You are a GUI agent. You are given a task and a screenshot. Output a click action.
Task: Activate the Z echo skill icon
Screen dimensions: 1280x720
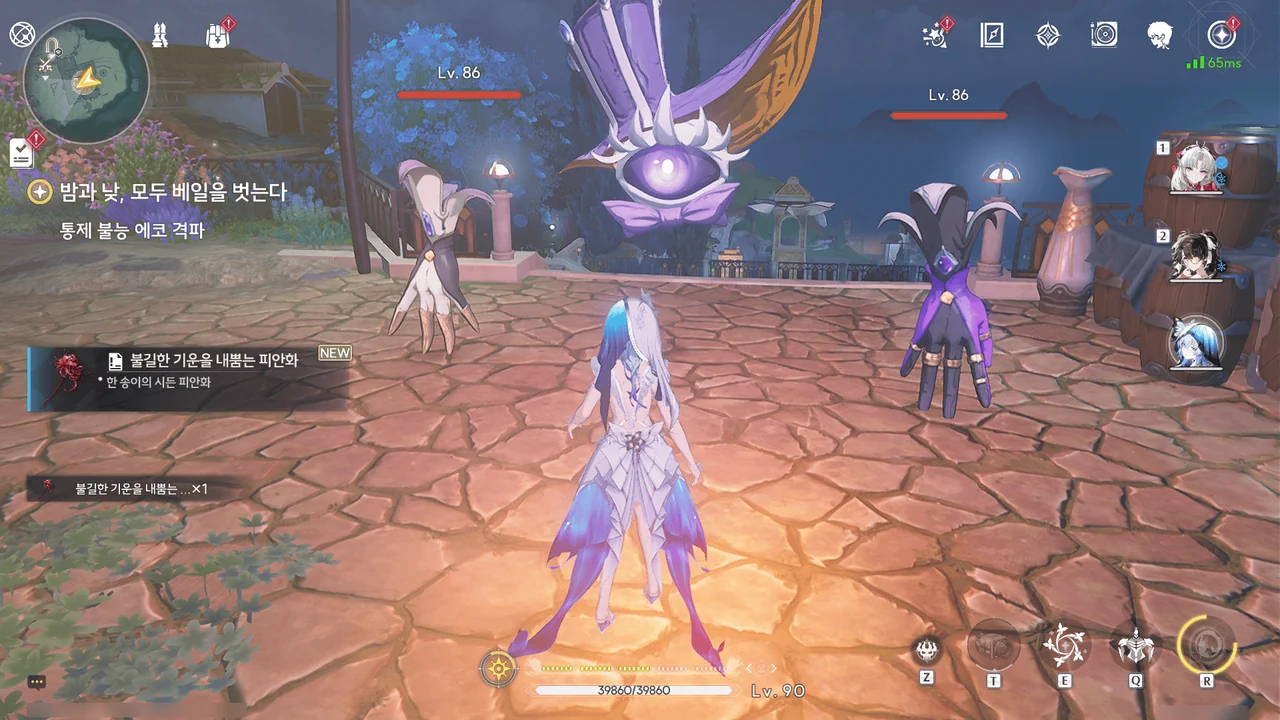pos(927,650)
